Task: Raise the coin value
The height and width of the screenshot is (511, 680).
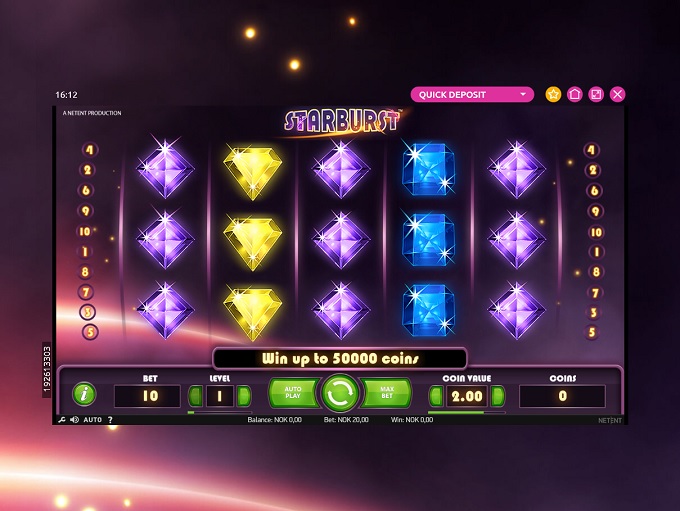Action: pos(497,396)
